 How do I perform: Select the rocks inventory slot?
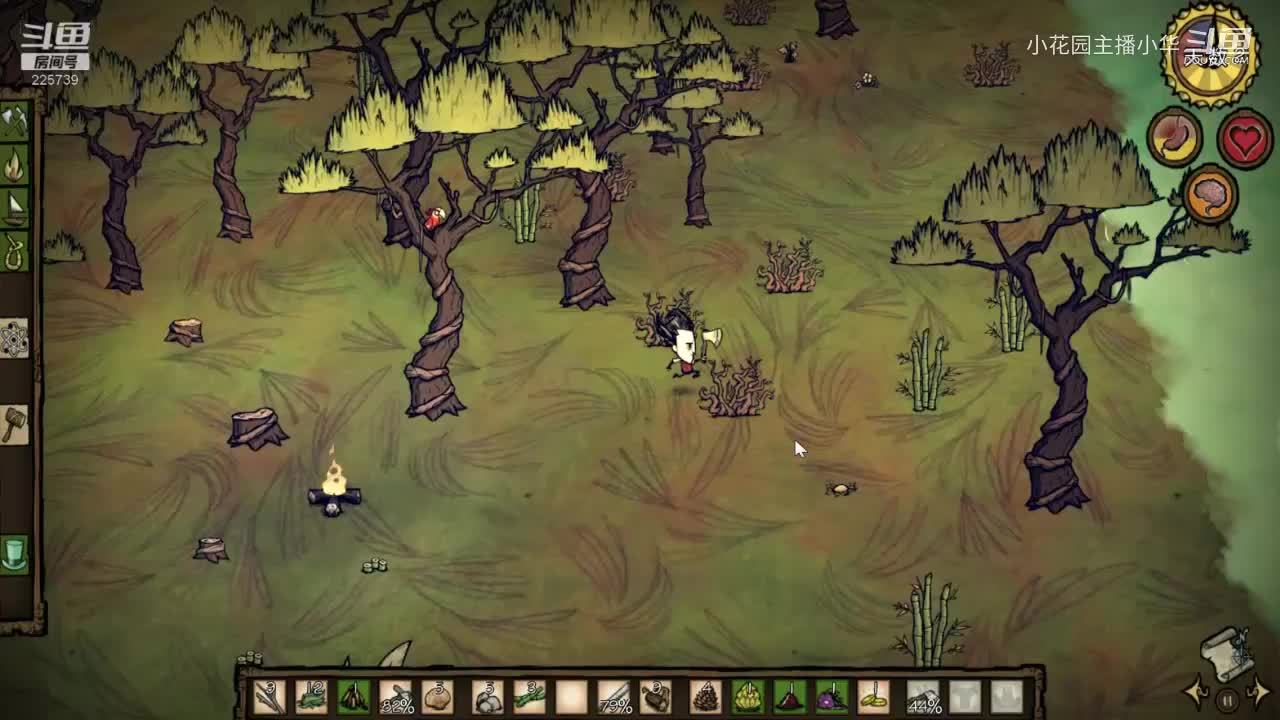click(x=487, y=696)
